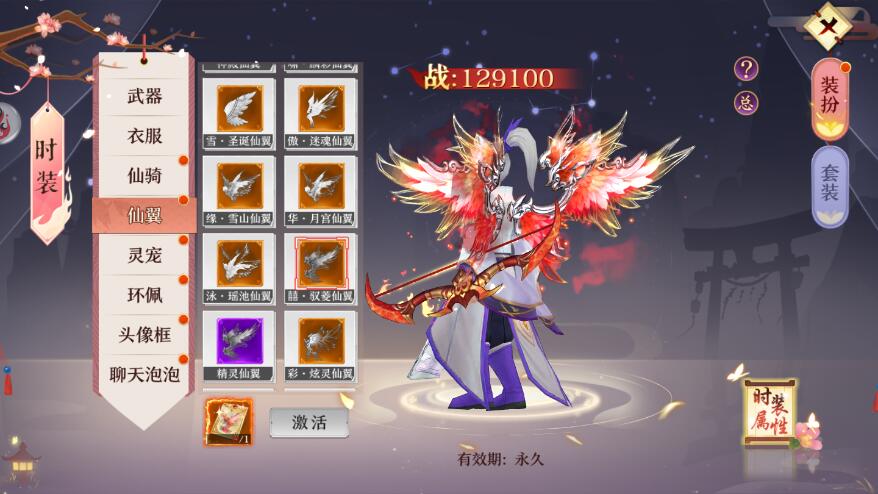Screen dimensions: 878x494
Task: Switch to the 套装 tab
Action: click(830, 181)
